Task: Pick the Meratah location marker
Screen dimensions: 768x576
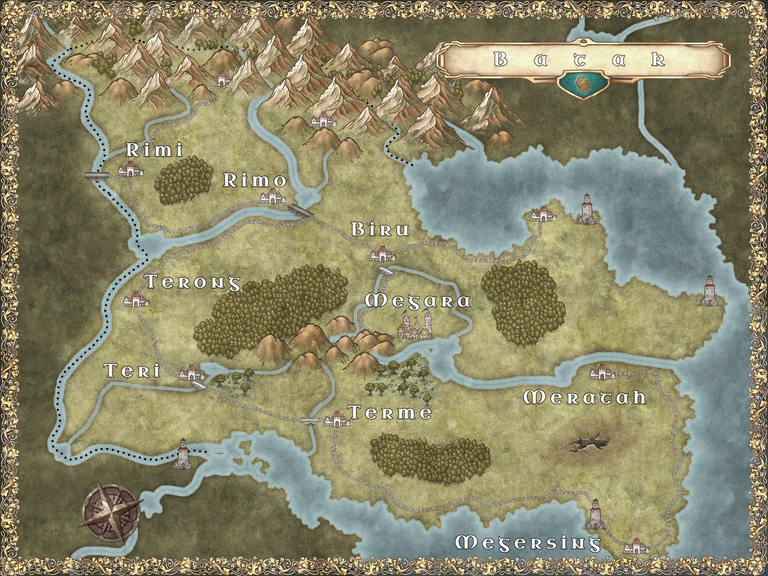Action: pyautogui.click(x=601, y=372)
